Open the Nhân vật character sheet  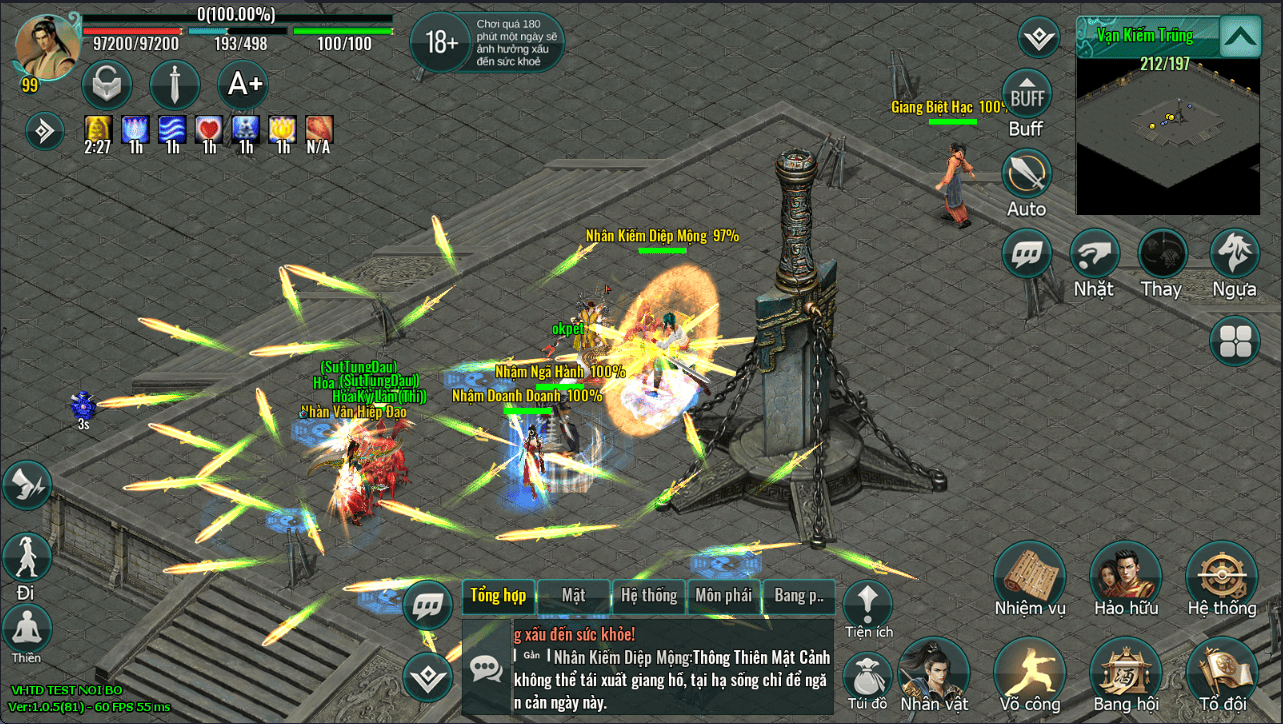(x=934, y=671)
